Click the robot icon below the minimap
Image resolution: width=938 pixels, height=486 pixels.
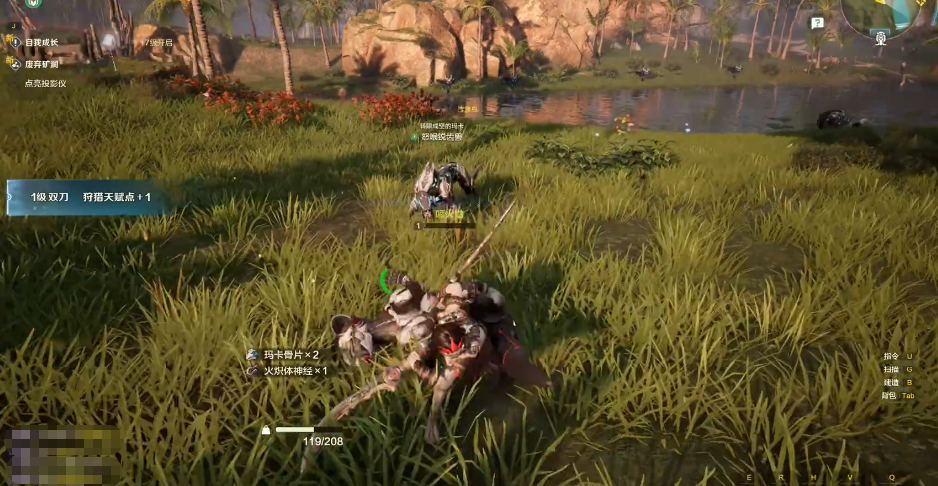(880, 38)
